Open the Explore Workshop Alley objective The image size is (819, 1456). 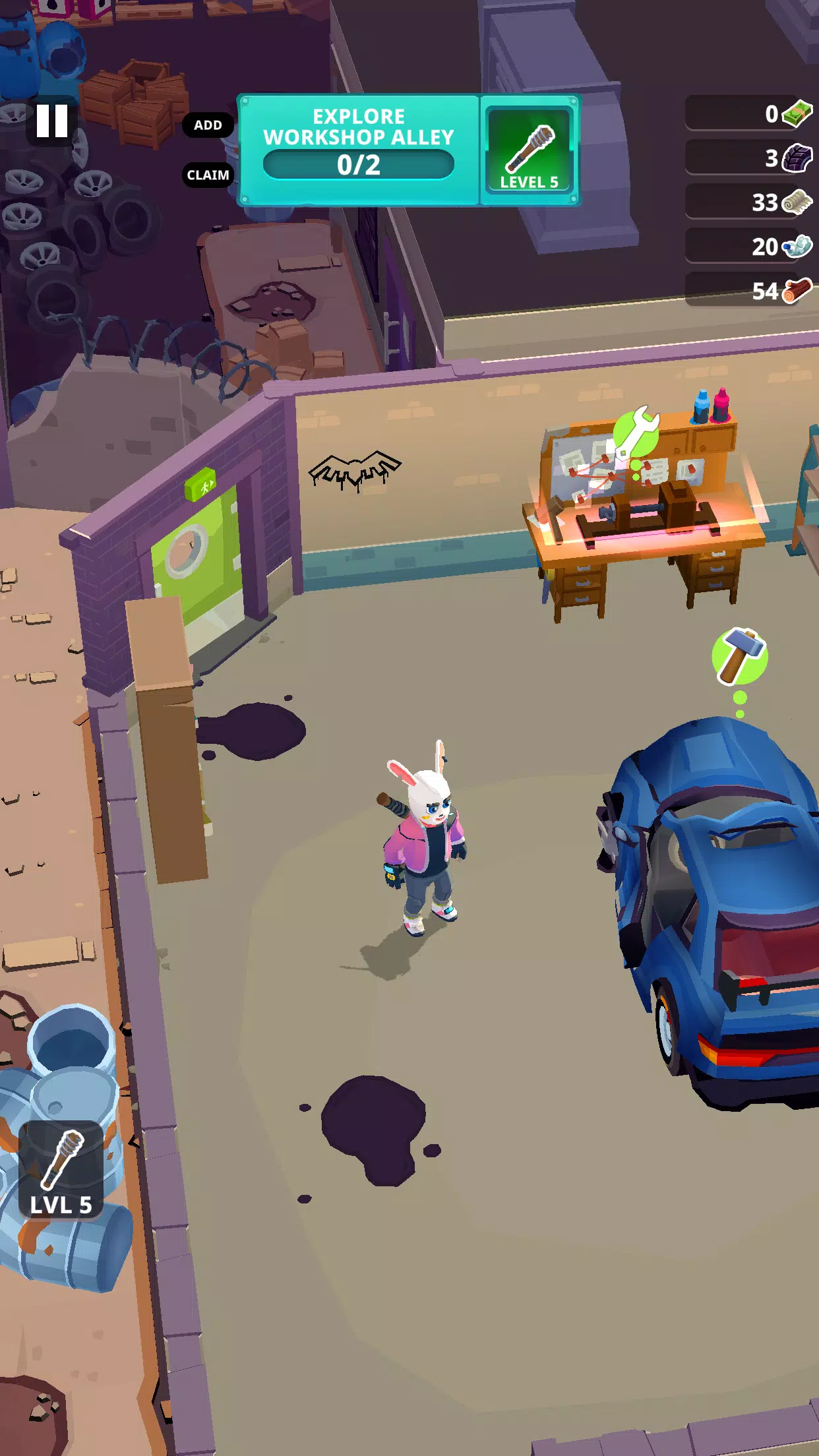click(359, 150)
